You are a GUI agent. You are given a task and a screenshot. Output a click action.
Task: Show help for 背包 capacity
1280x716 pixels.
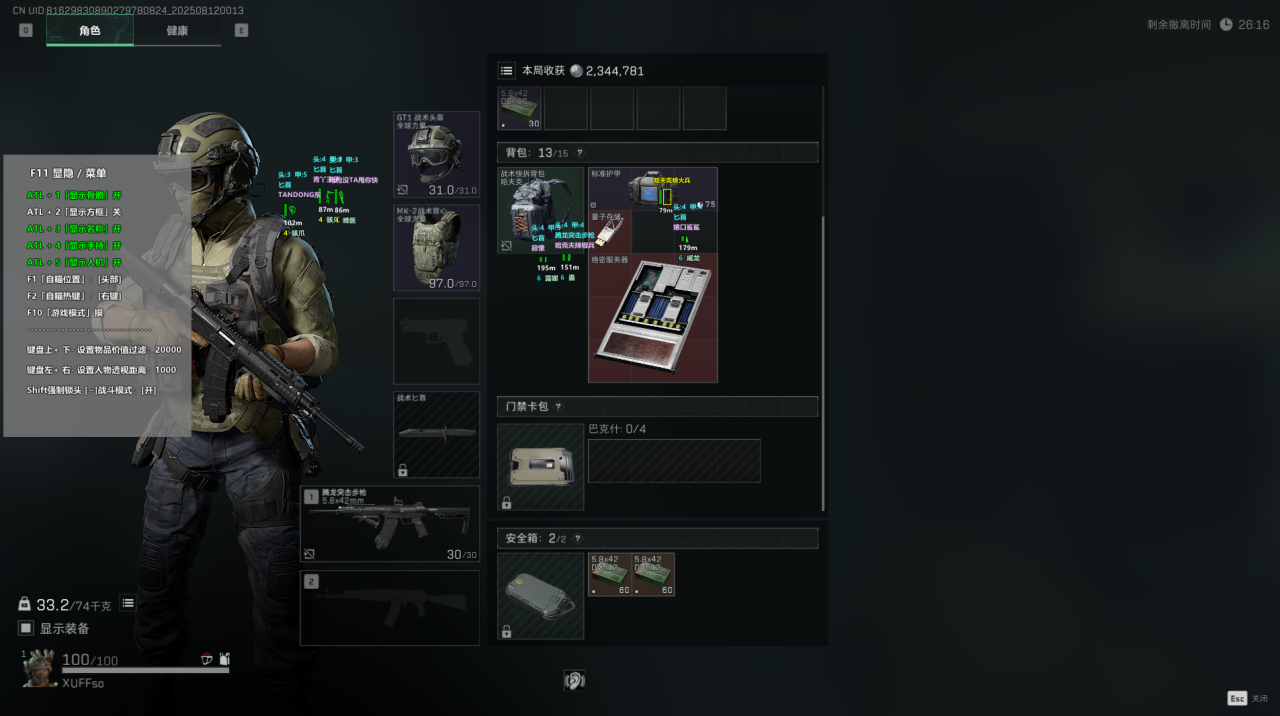click(579, 153)
